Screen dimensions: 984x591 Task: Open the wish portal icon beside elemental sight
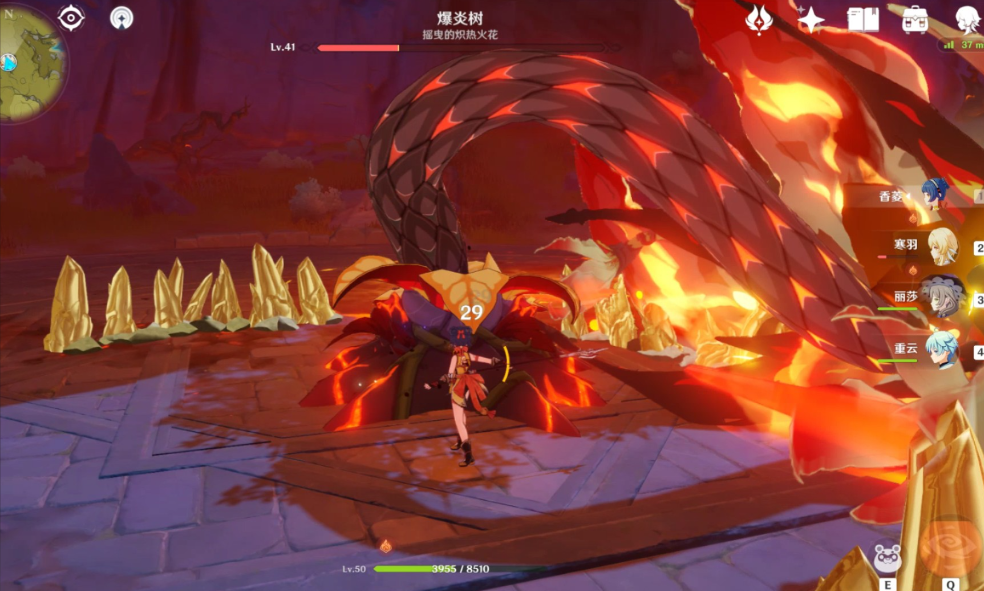click(122, 17)
